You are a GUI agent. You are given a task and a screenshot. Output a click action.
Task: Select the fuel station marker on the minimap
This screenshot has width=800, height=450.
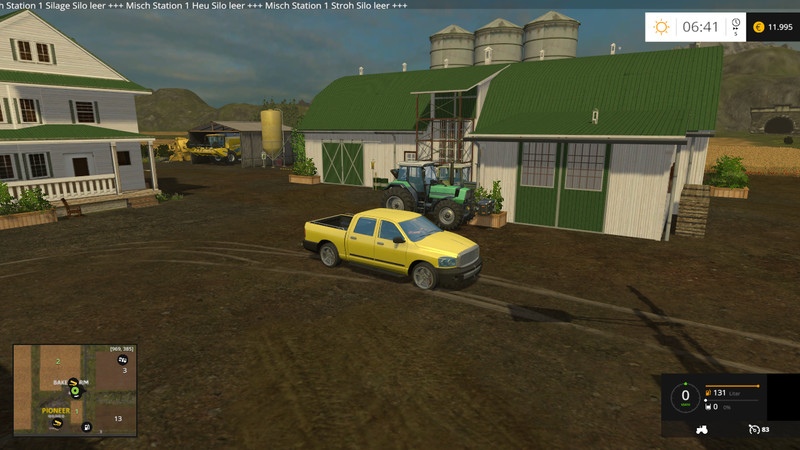[x=87, y=428]
